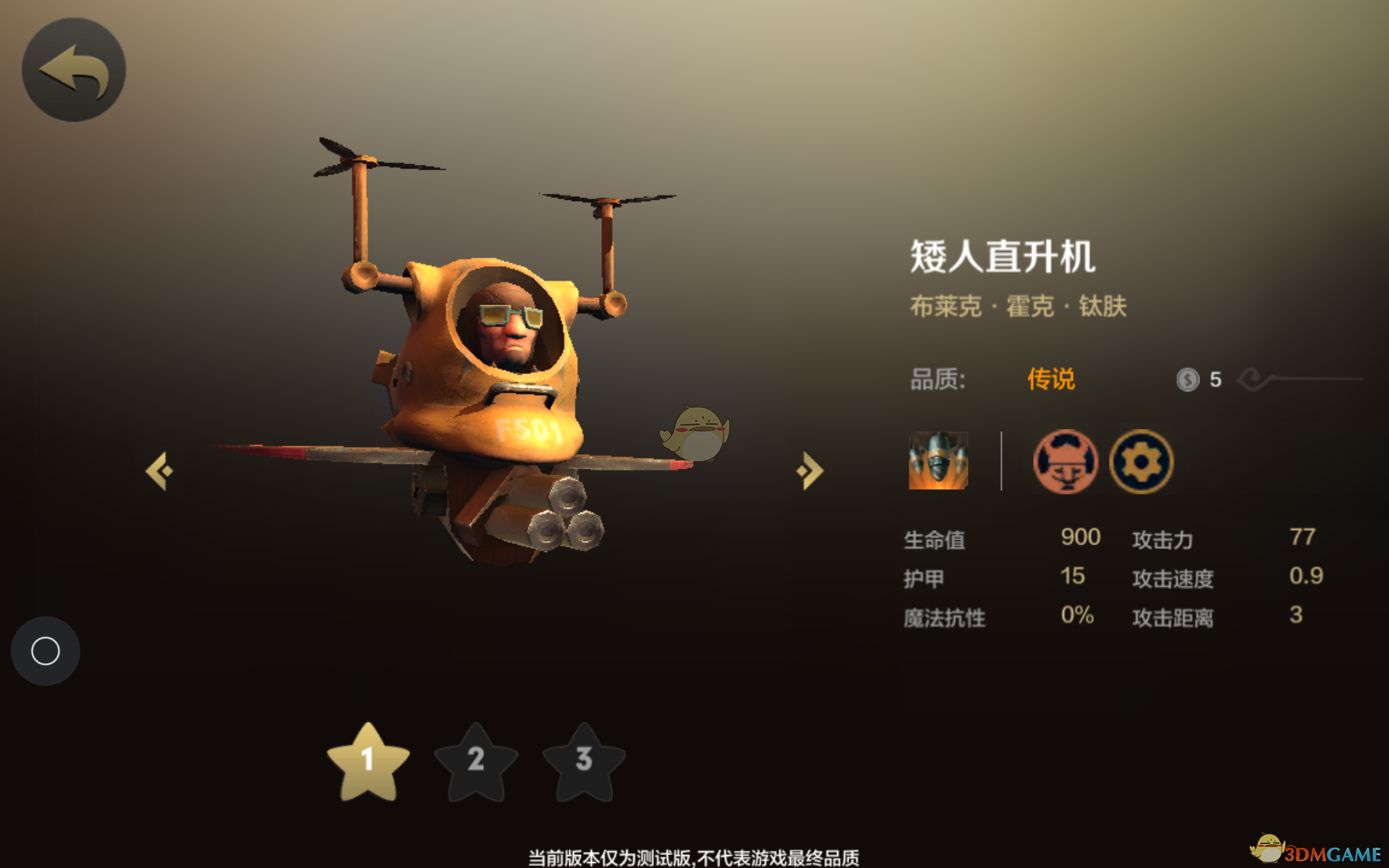
Task: Show the previous hero with left arrow
Action: coord(160,471)
